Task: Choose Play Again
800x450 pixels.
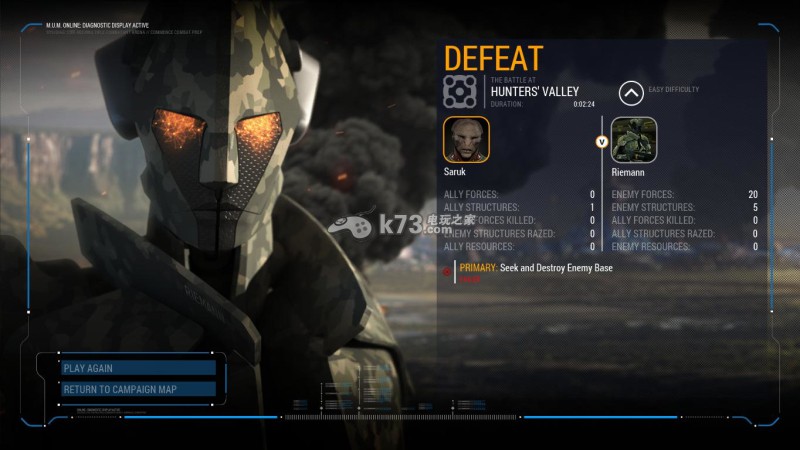Action: [x=138, y=368]
